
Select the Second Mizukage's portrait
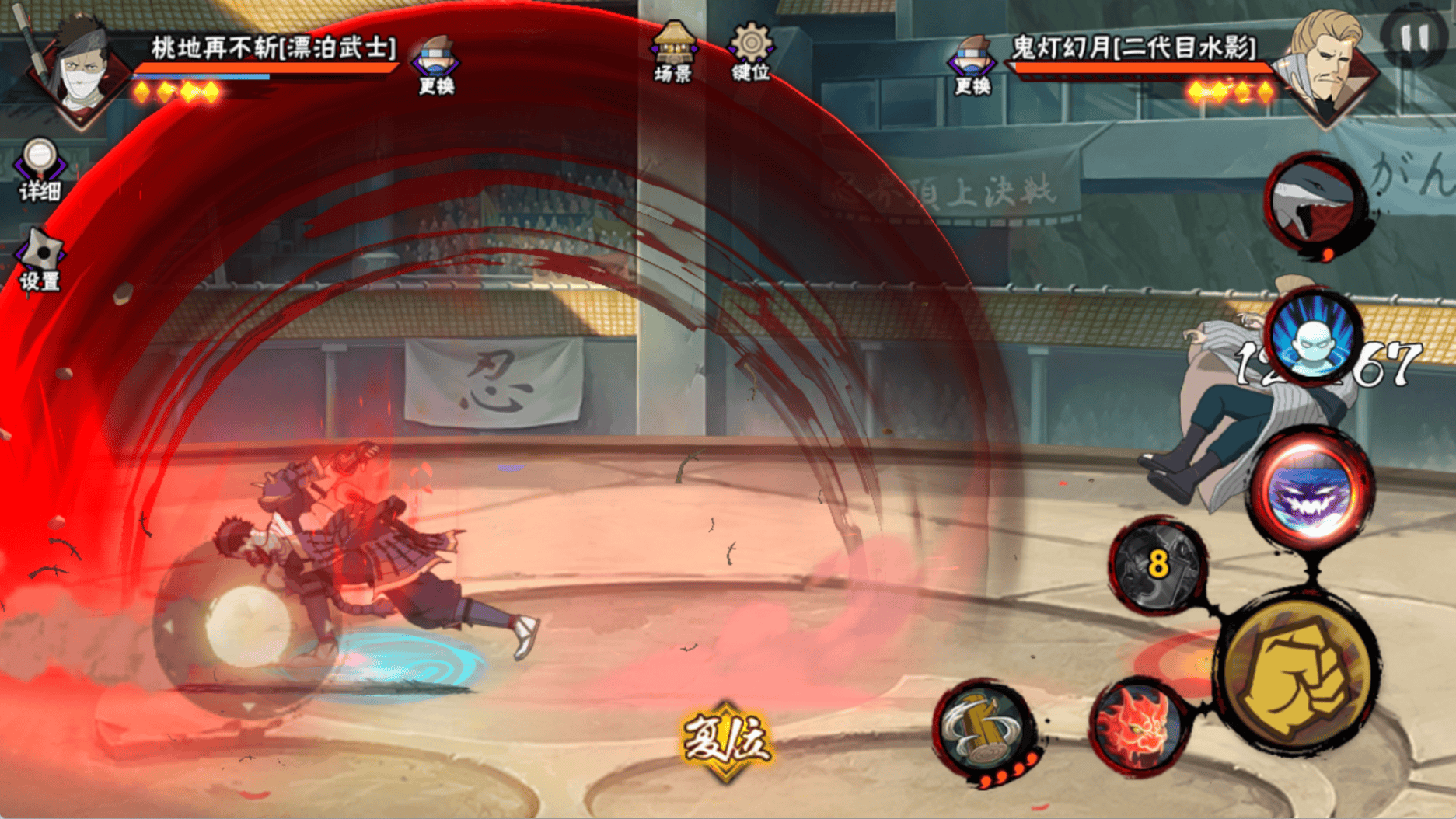[1327, 66]
